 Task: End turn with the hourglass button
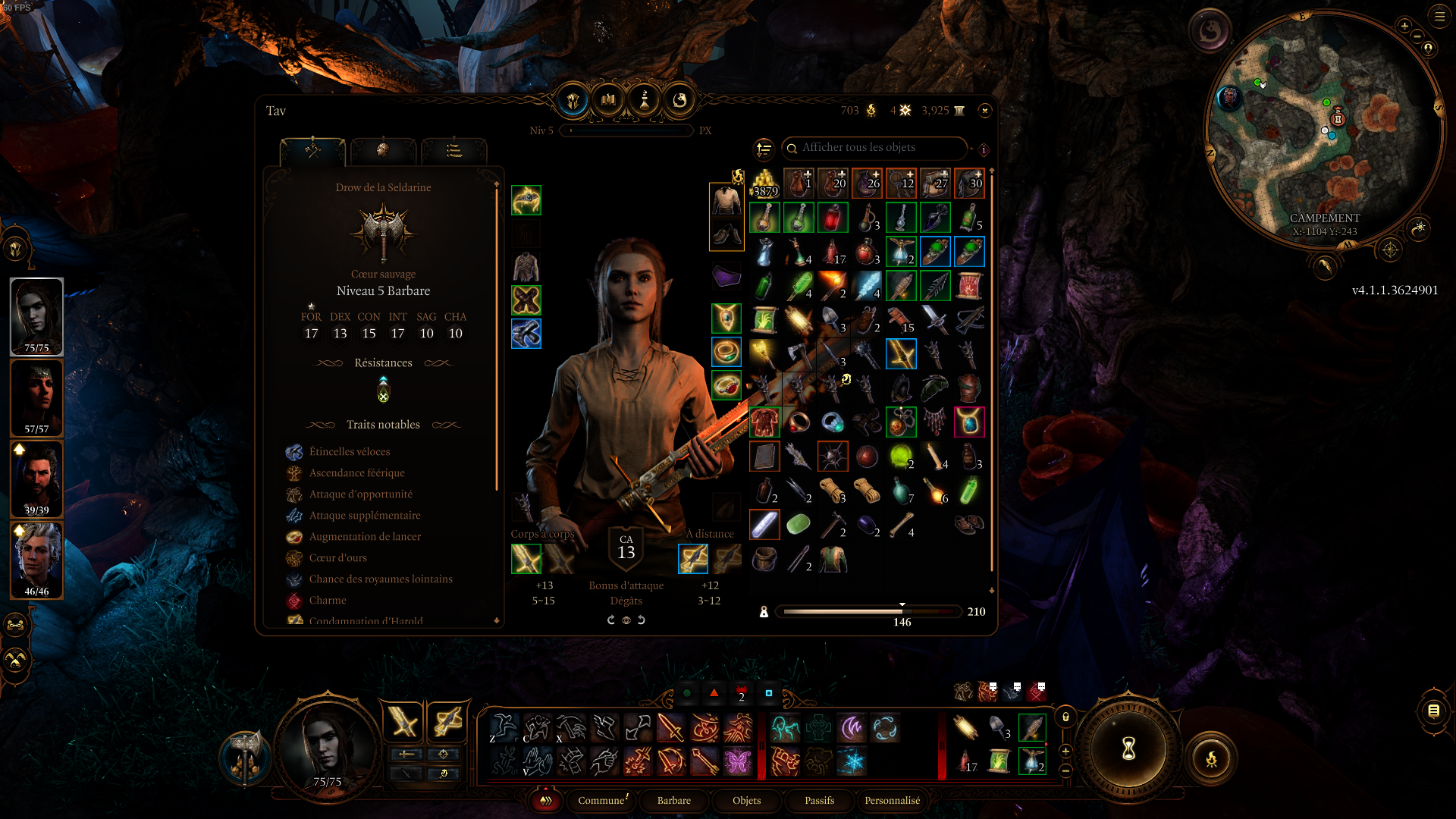1128,749
